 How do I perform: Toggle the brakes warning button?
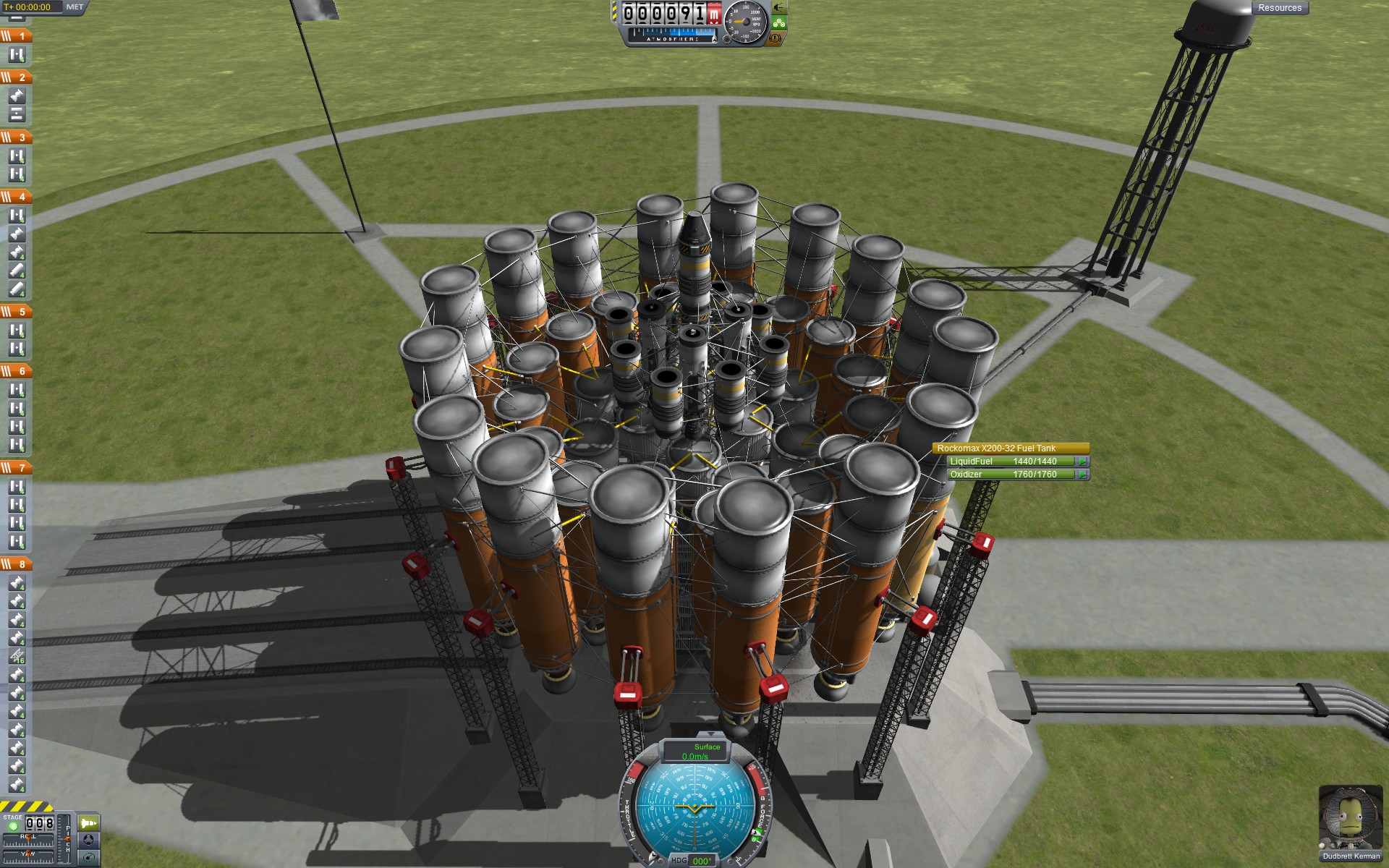point(777,38)
